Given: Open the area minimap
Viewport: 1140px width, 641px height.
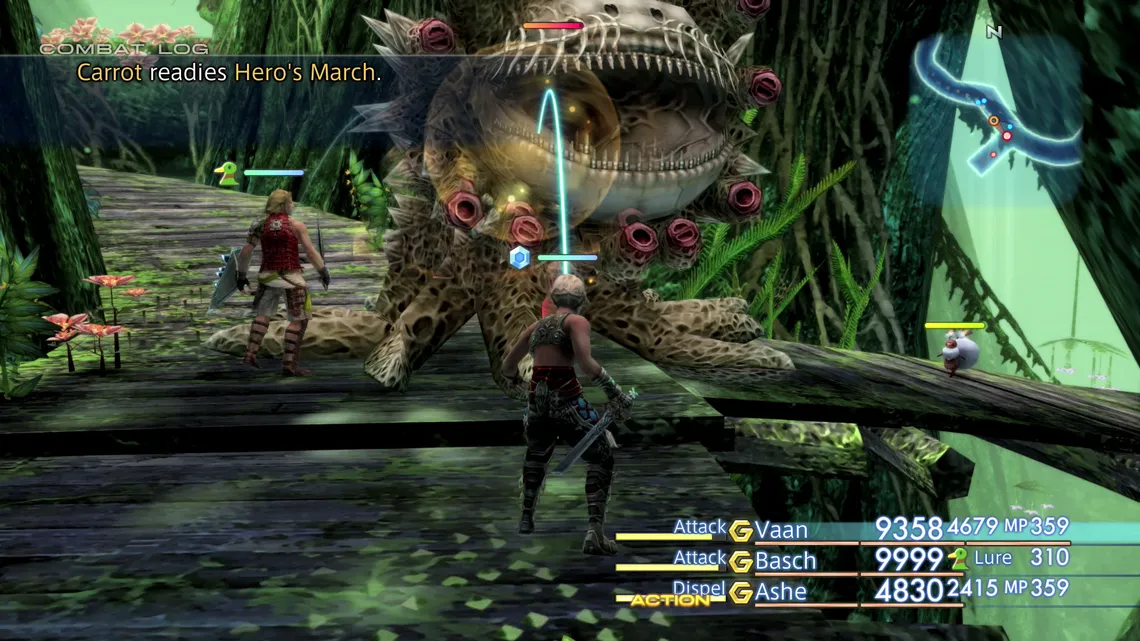Looking at the screenshot, I should (995, 103).
